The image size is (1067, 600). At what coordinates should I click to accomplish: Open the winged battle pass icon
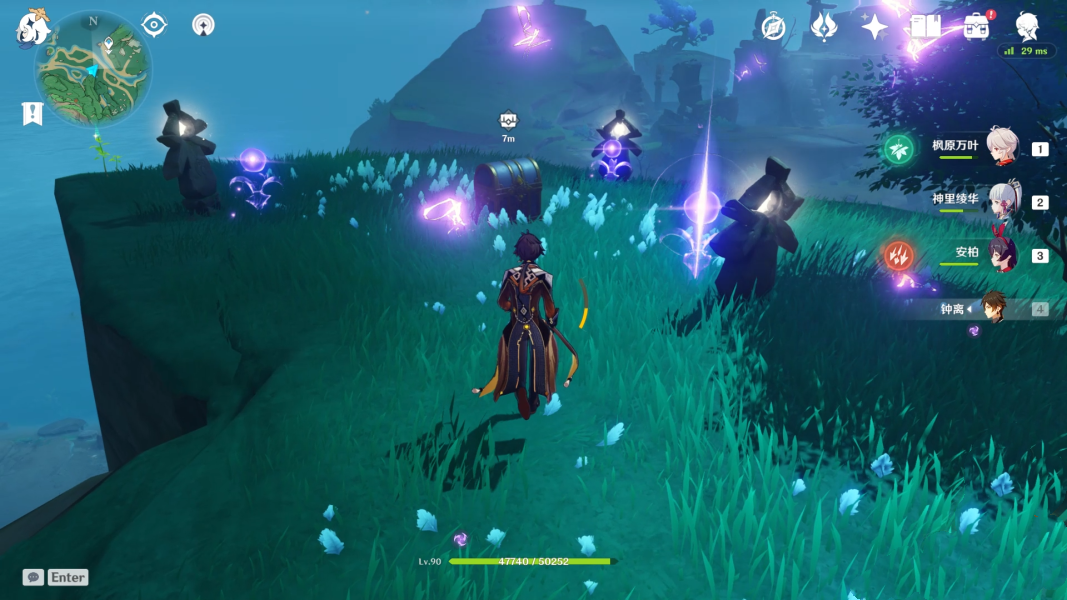click(x=824, y=27)
